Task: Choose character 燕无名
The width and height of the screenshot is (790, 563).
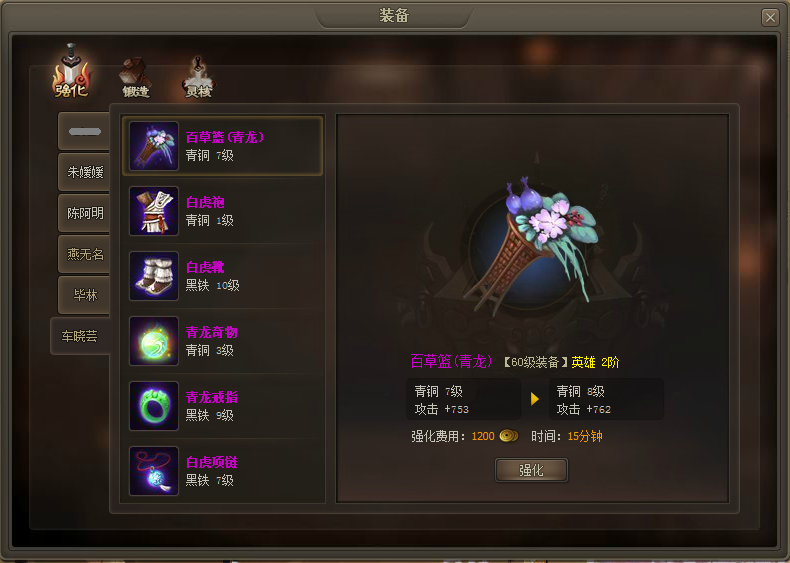Action: coord(84,254)
